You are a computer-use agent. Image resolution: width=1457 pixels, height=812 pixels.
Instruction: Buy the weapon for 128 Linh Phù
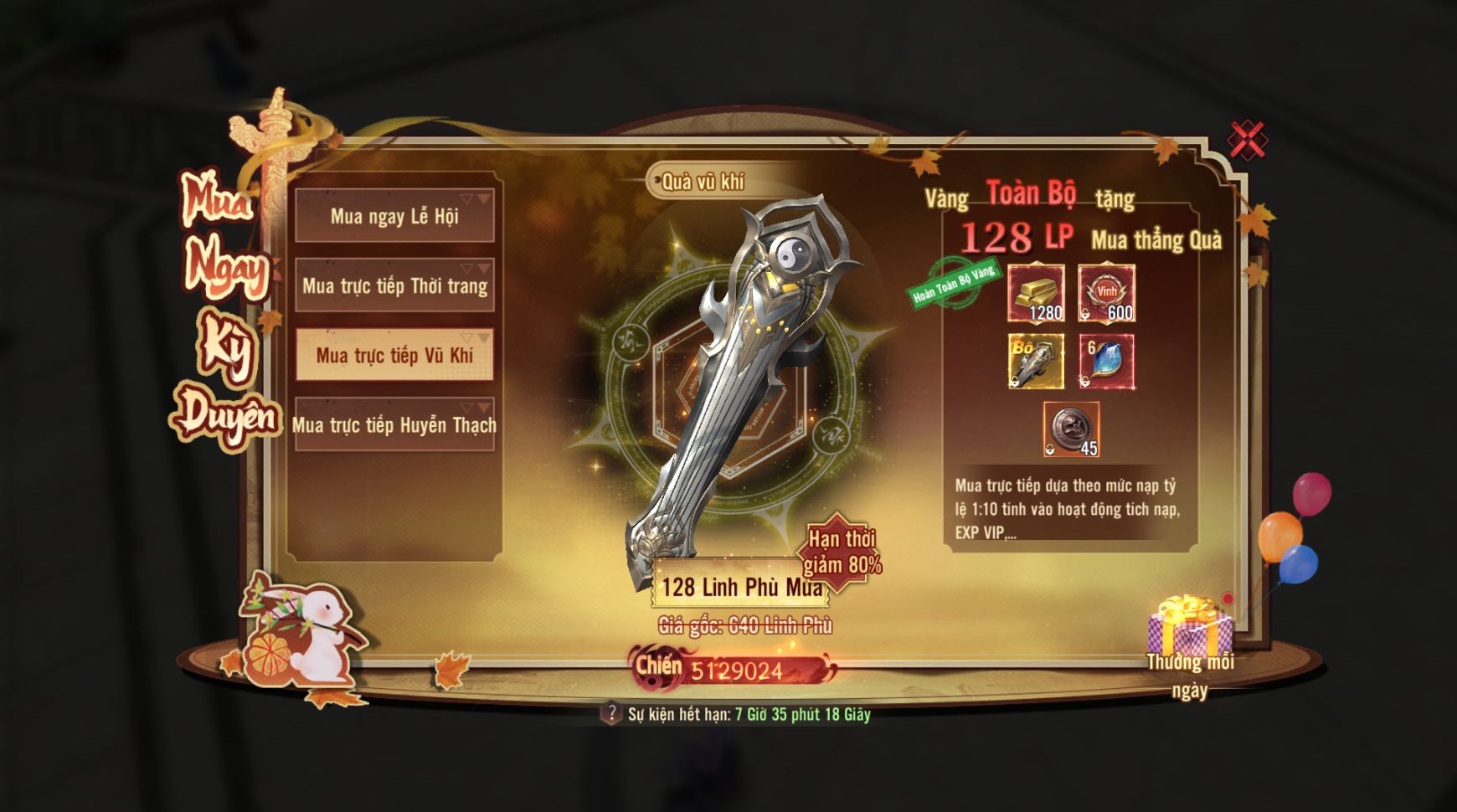[x=741, y=586]
